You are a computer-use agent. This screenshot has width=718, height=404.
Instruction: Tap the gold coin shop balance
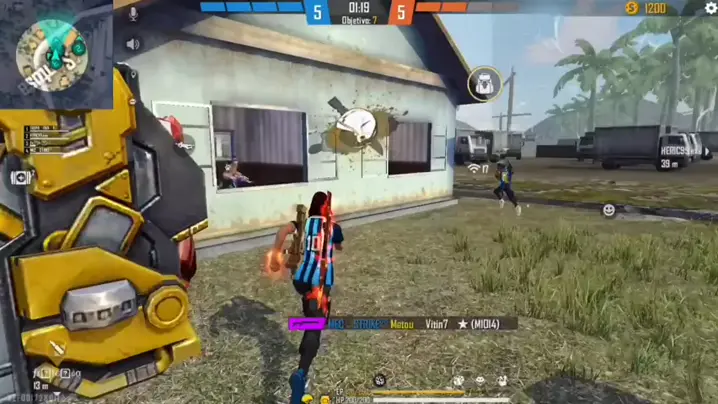[x=646, y=8]
